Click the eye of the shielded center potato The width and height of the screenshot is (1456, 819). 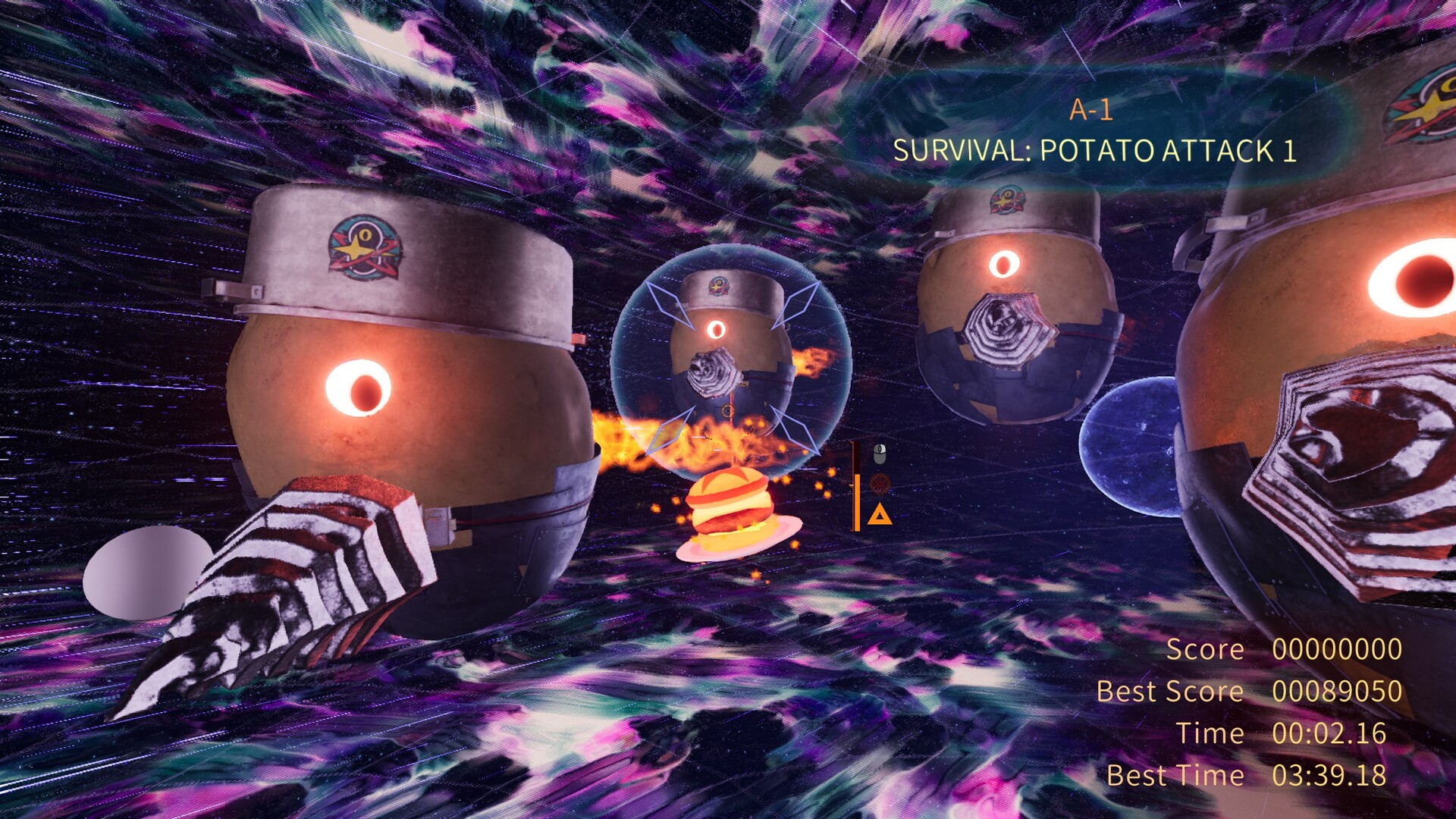[717, 330]
